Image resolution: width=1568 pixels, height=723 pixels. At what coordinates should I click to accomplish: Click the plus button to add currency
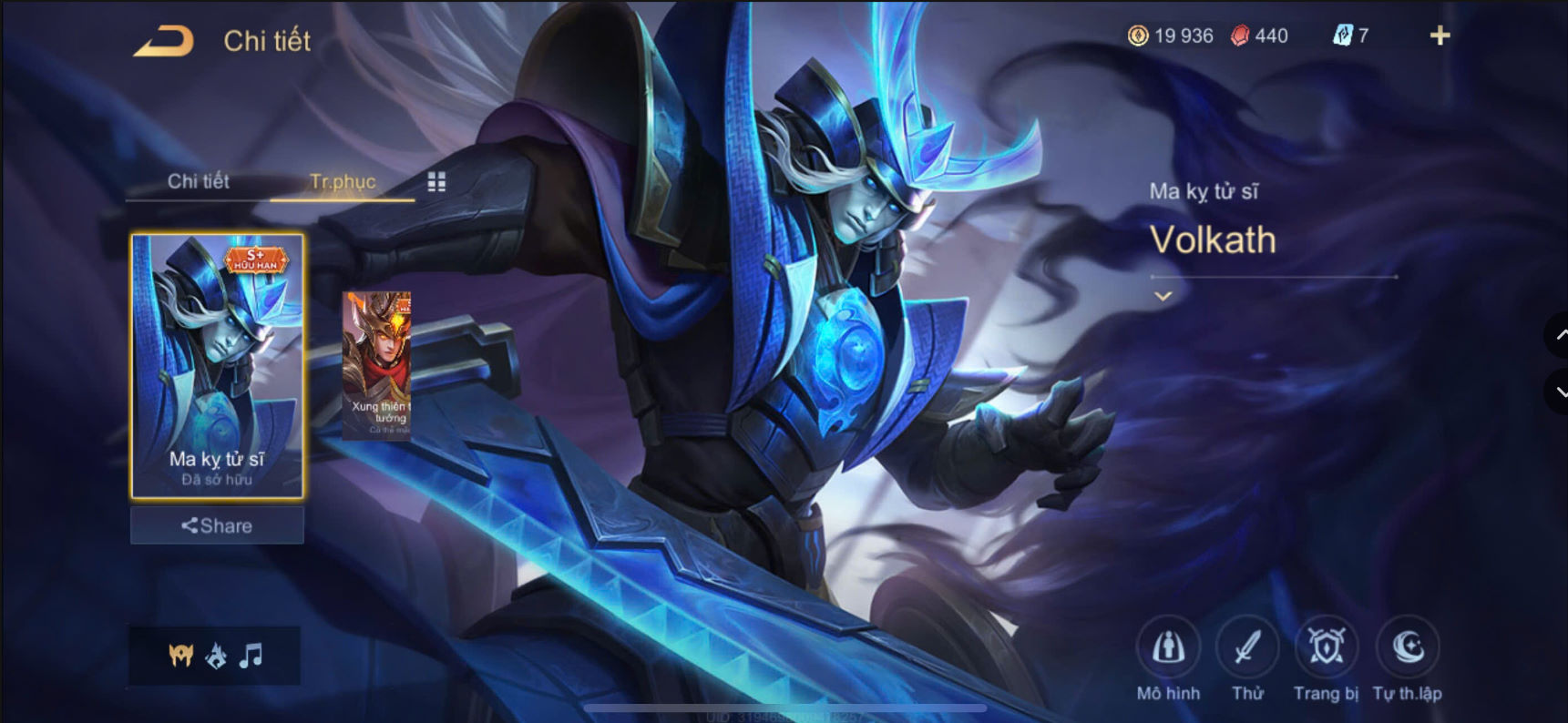[1440, 36]
